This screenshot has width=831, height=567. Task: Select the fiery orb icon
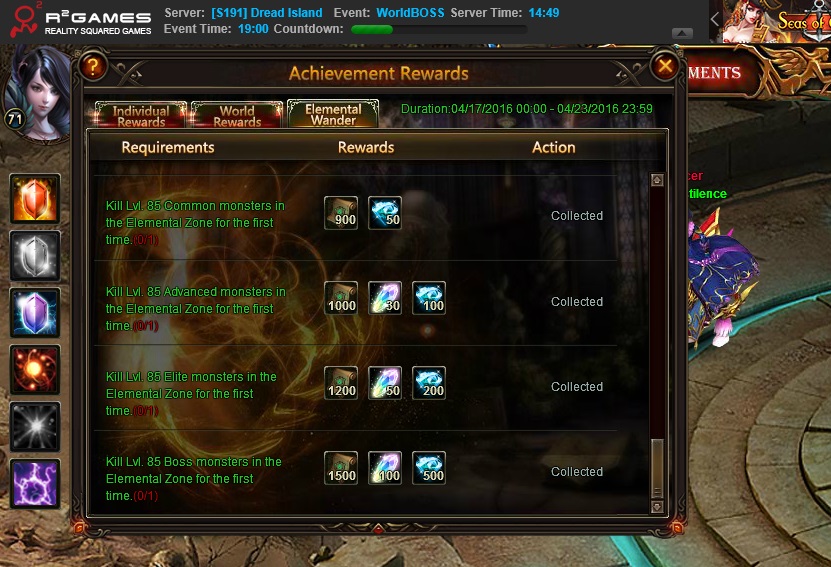[x=35, y=369]
